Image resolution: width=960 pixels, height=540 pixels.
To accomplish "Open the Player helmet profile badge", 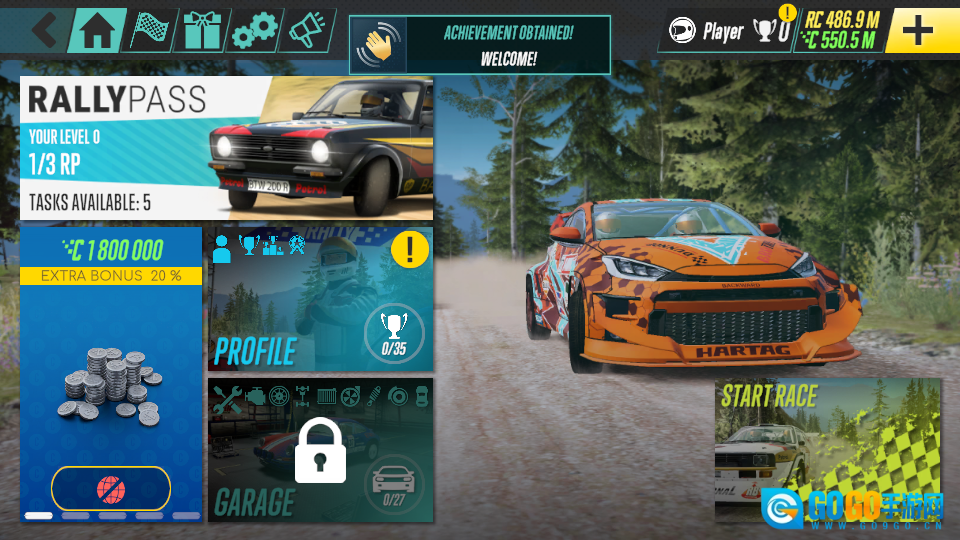I will click(x=706, y=31).
